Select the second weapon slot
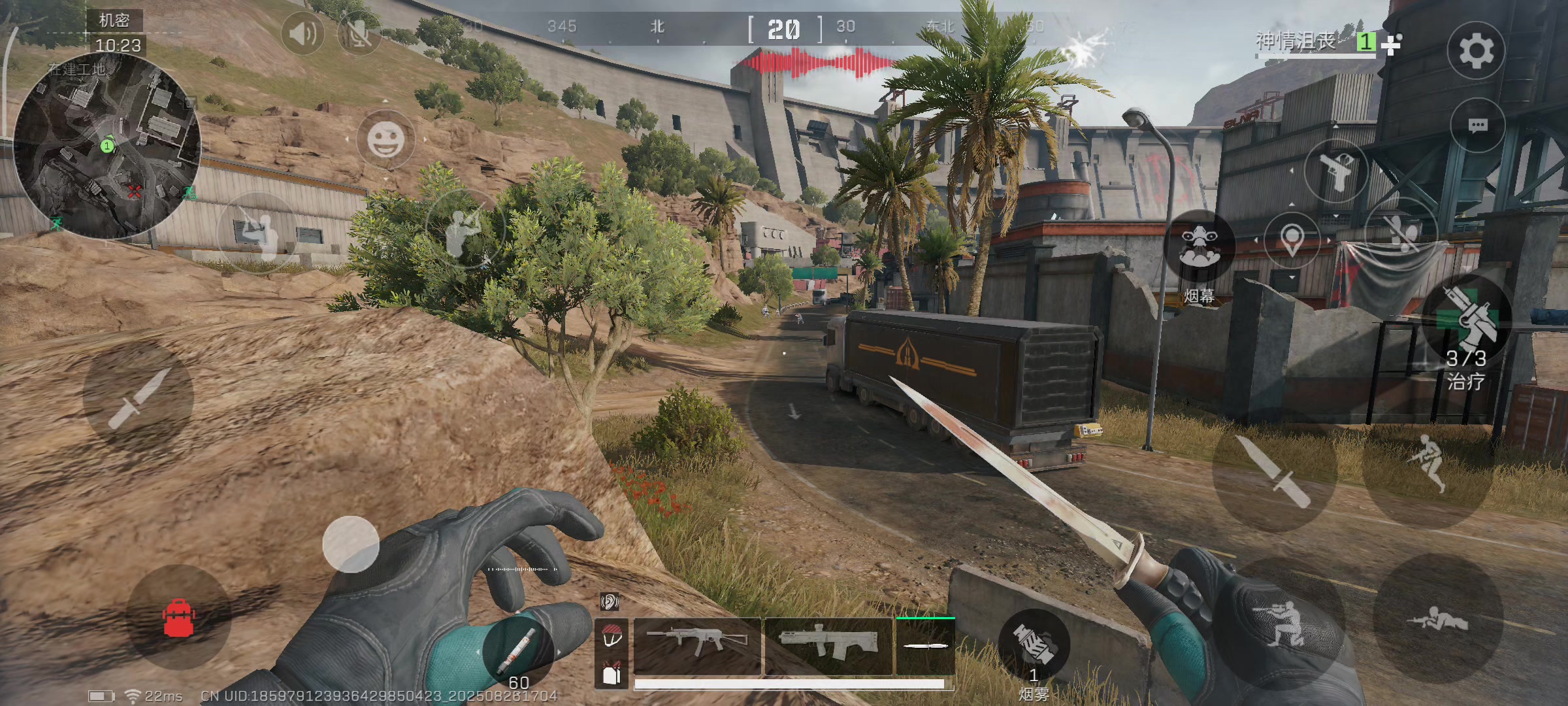 [x=828, y=645]
